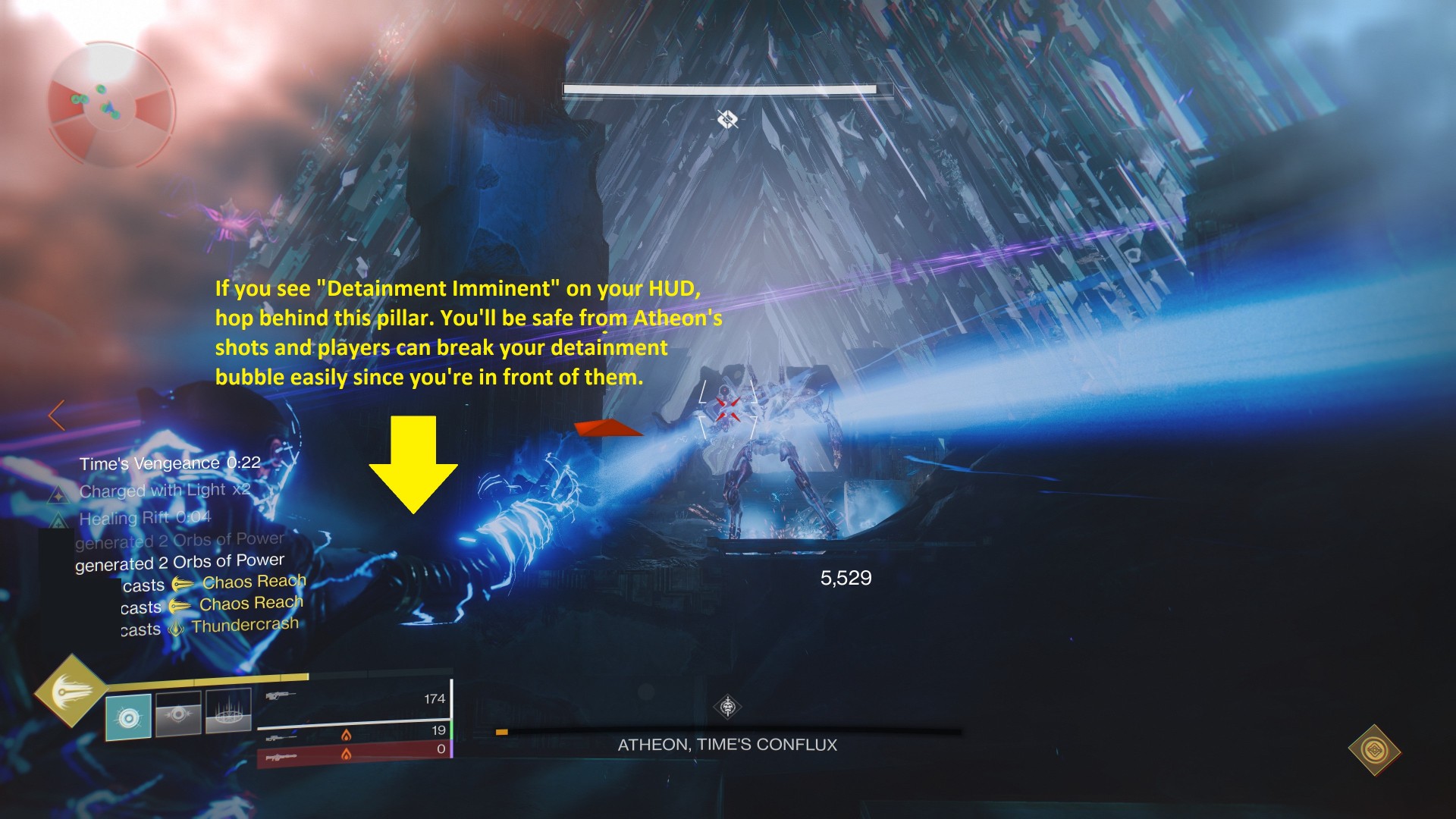
Task: Select the auto rifle weapon icon
Action: [281, 696]
